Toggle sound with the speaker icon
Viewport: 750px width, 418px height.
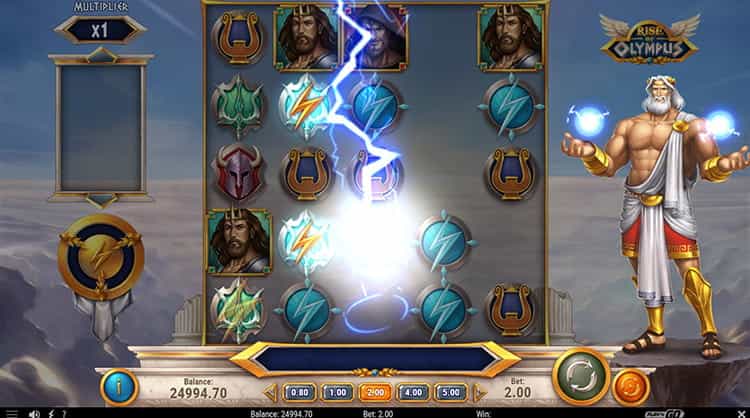tap(33, 412)
